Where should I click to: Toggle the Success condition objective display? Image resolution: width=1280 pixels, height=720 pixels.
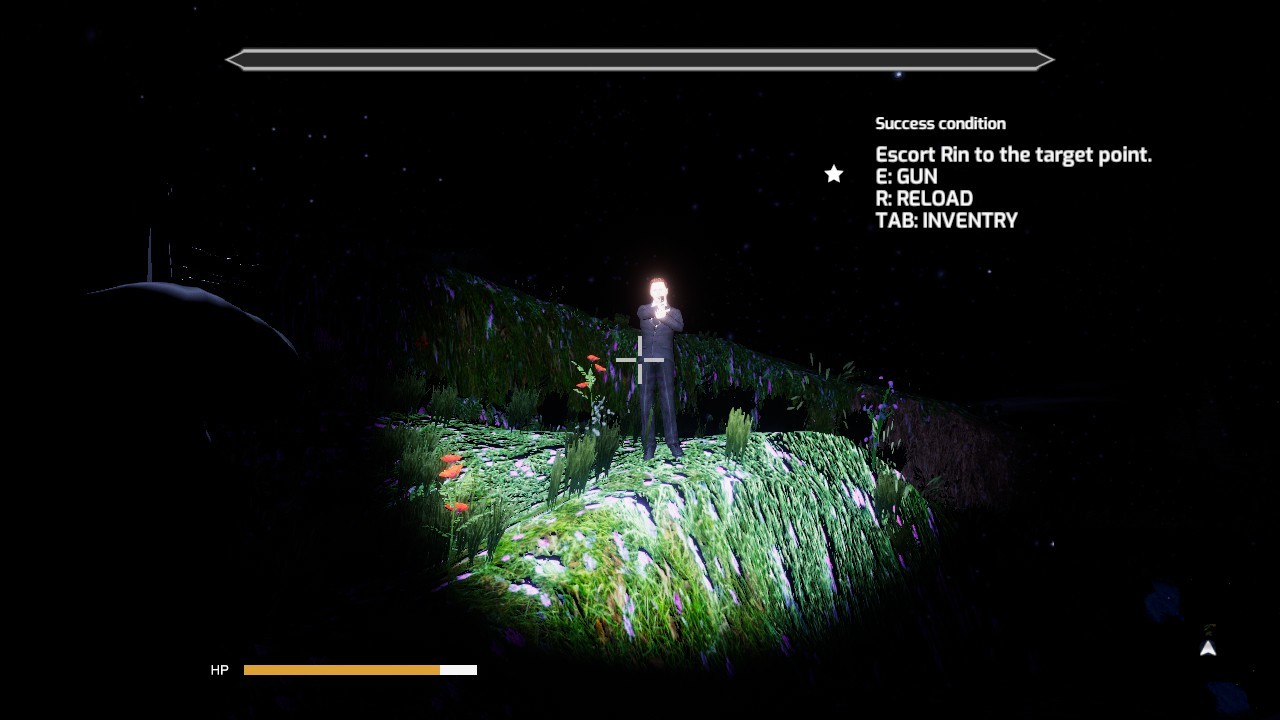pos(941,123)
